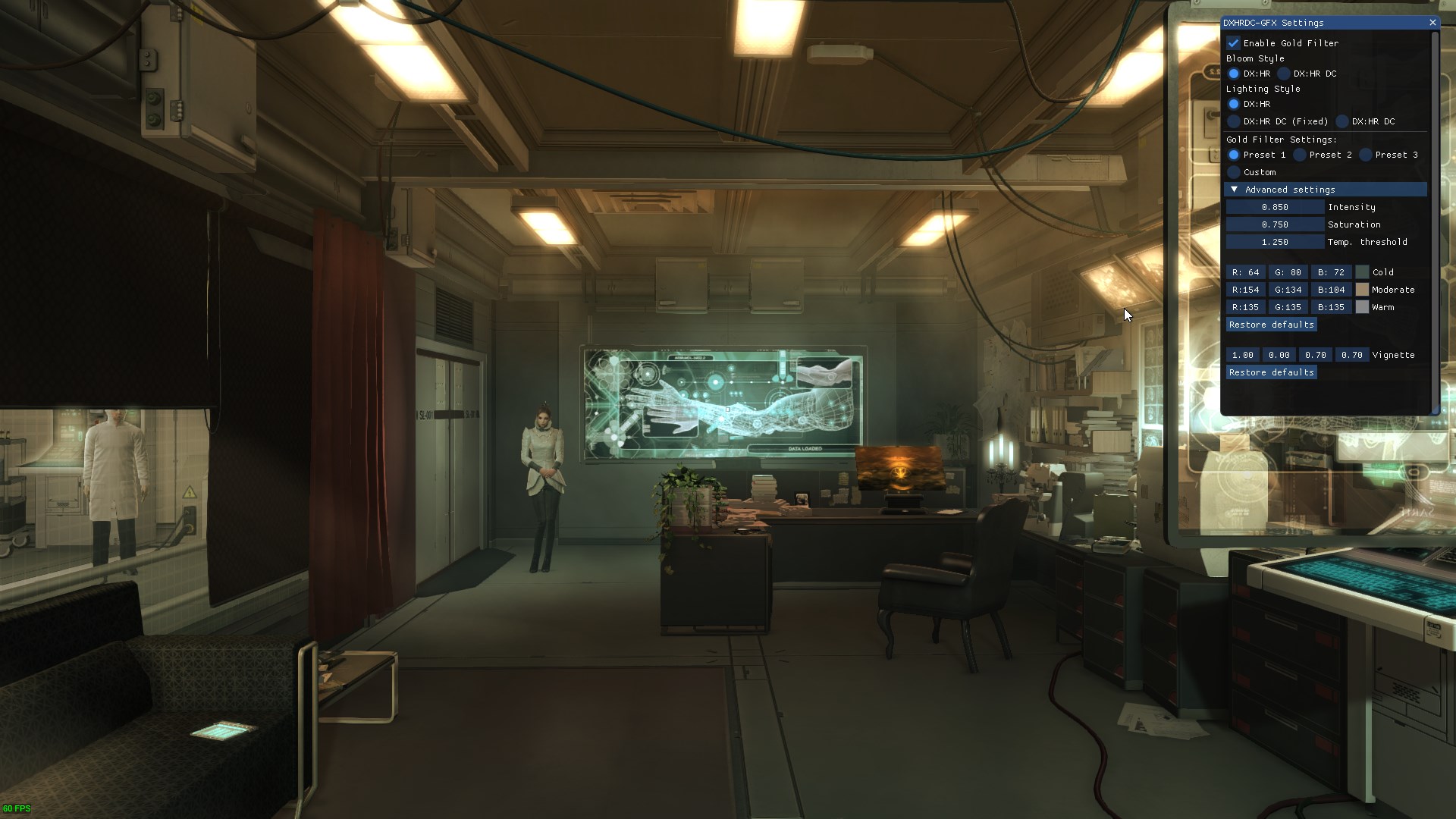1456x819 pixels.
Task: Click the Warm color B value field
Action: coord(1331,307)
